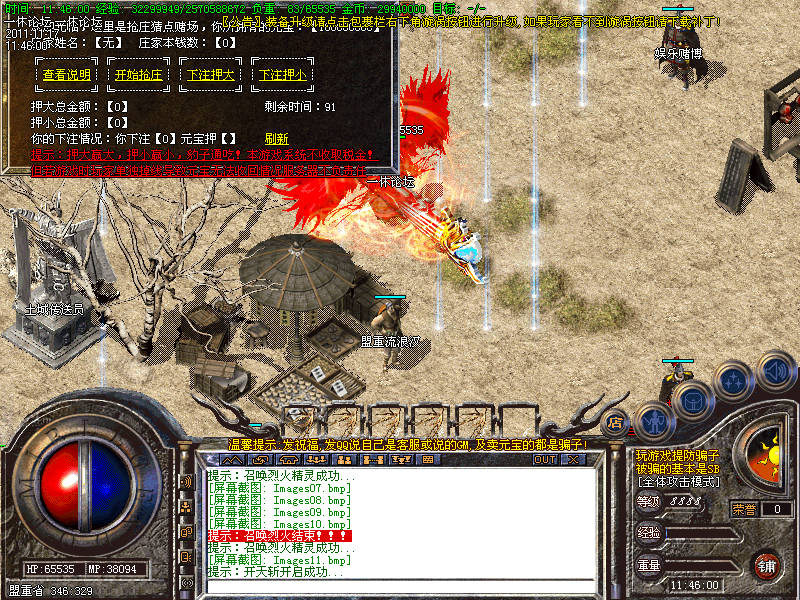Choose 下注押小 to bet small
Screen dimensions: 800x600
coord(283,75)
